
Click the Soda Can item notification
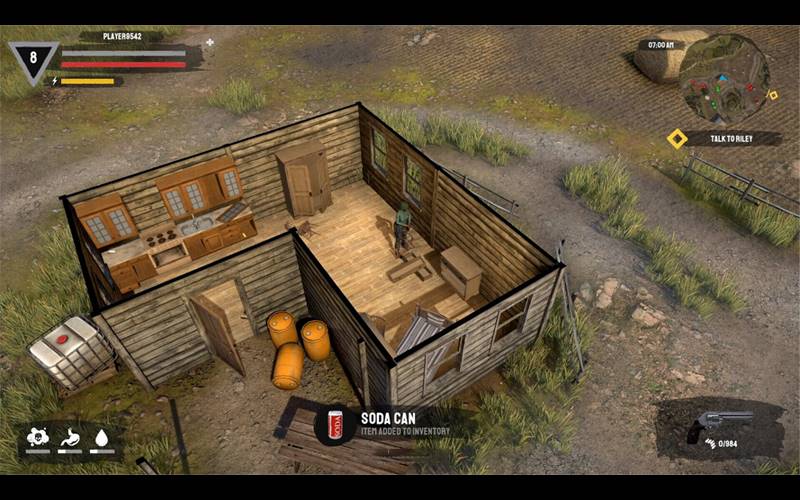[x=390, y=424]
